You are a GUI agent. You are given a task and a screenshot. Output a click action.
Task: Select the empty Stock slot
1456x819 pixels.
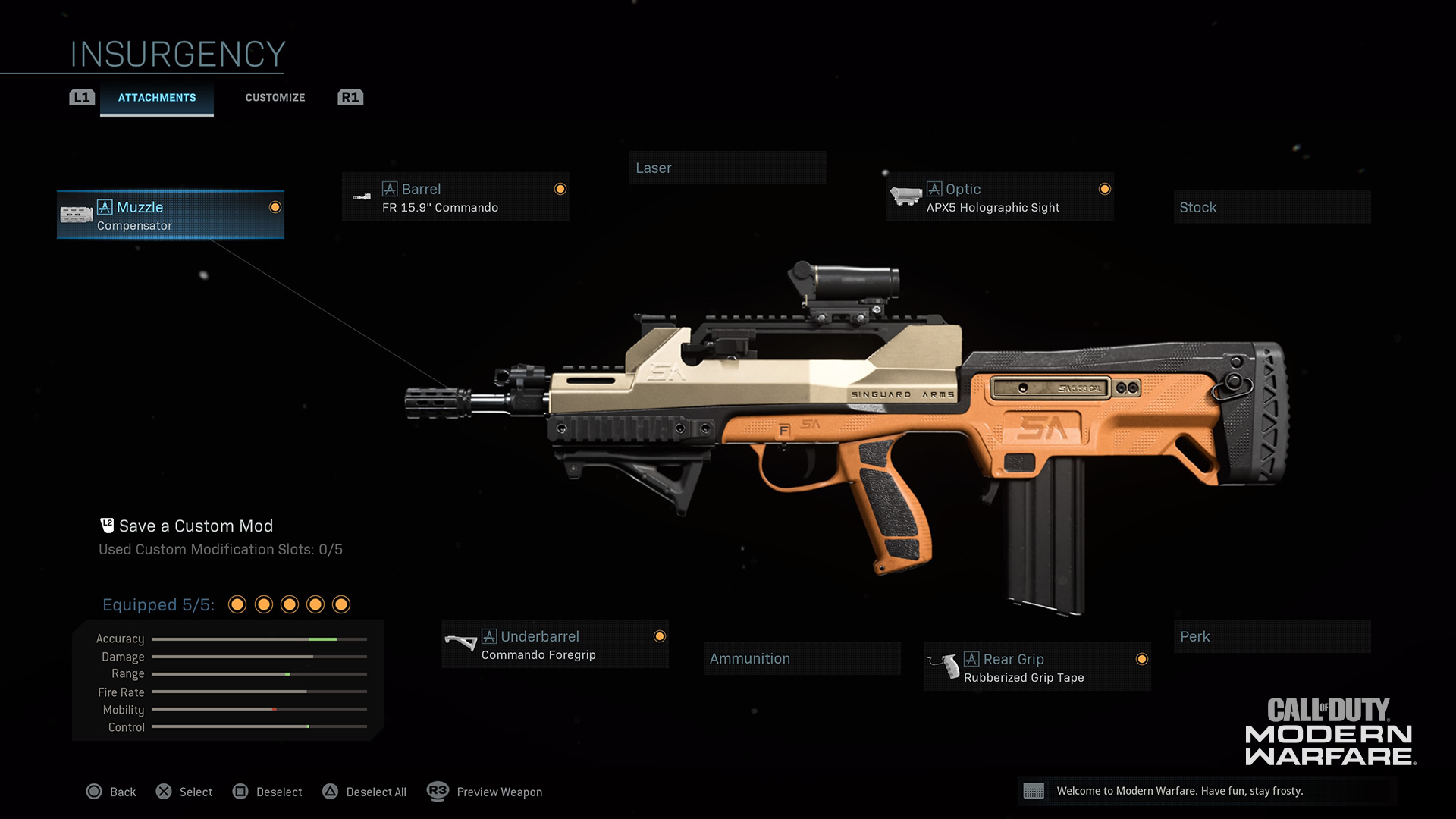[x=1272, y=207]
